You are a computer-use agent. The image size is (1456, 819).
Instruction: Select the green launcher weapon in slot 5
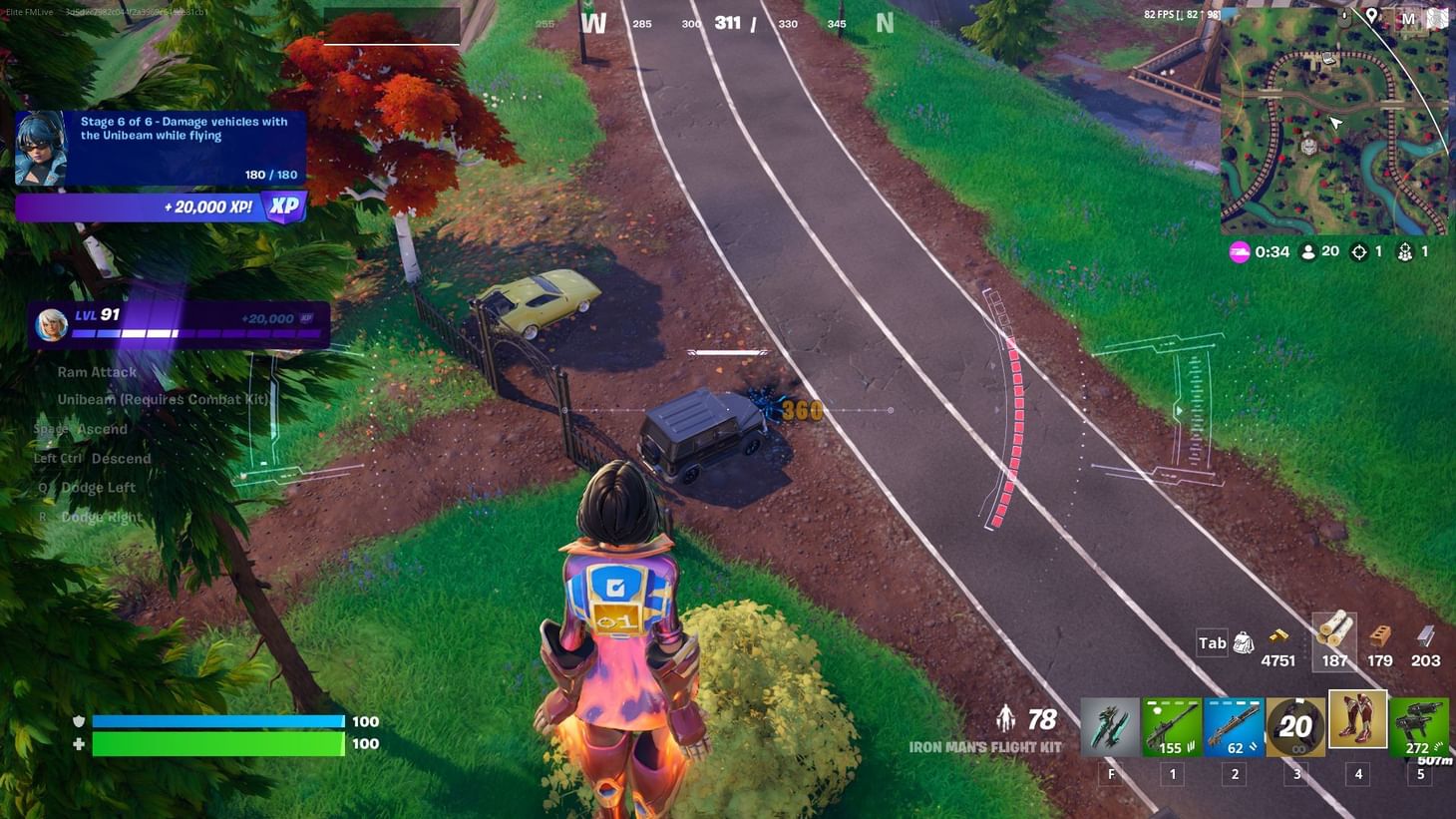[1420, 727]
